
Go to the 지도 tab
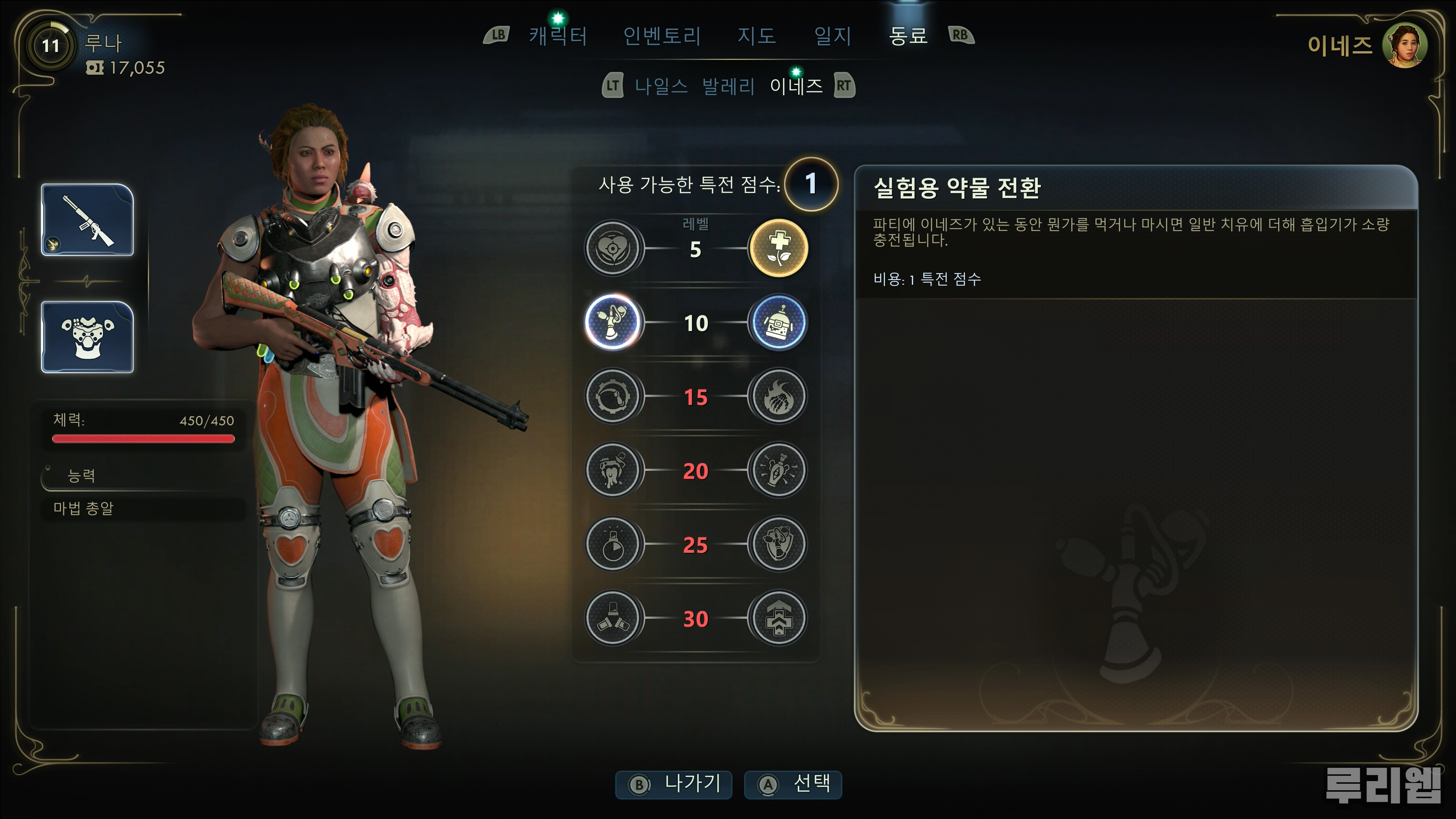[x=756, y=36]
